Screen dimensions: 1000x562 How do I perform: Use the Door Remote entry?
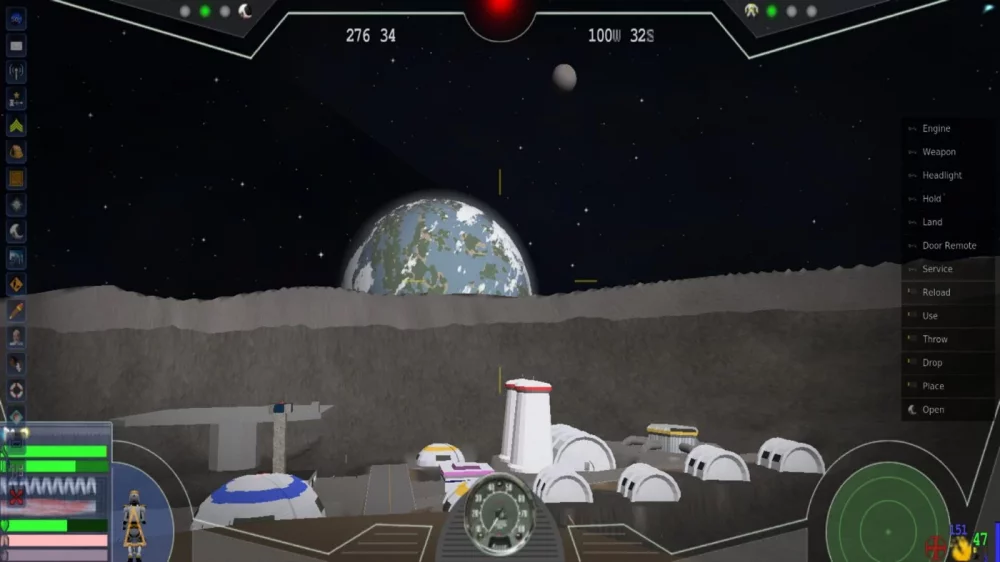point(948,246)
